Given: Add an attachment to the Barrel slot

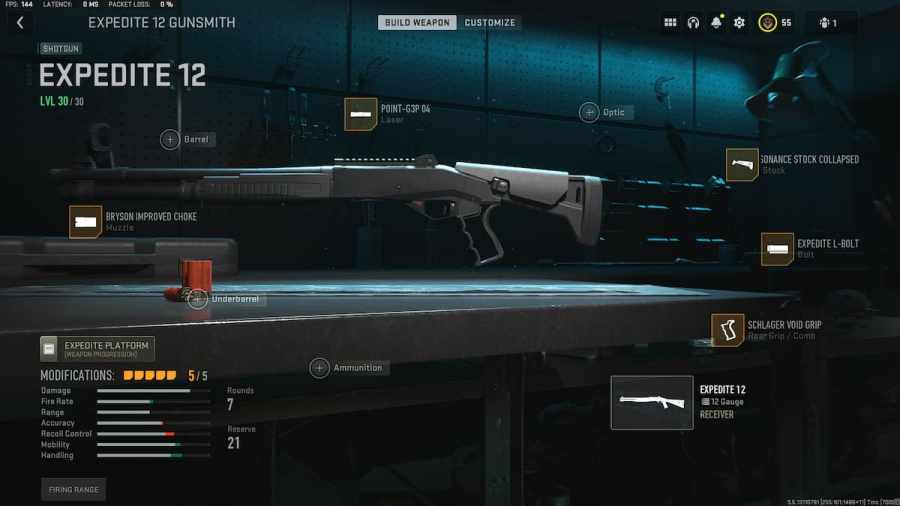Looking at the screenshot, I should pos(170,140).
